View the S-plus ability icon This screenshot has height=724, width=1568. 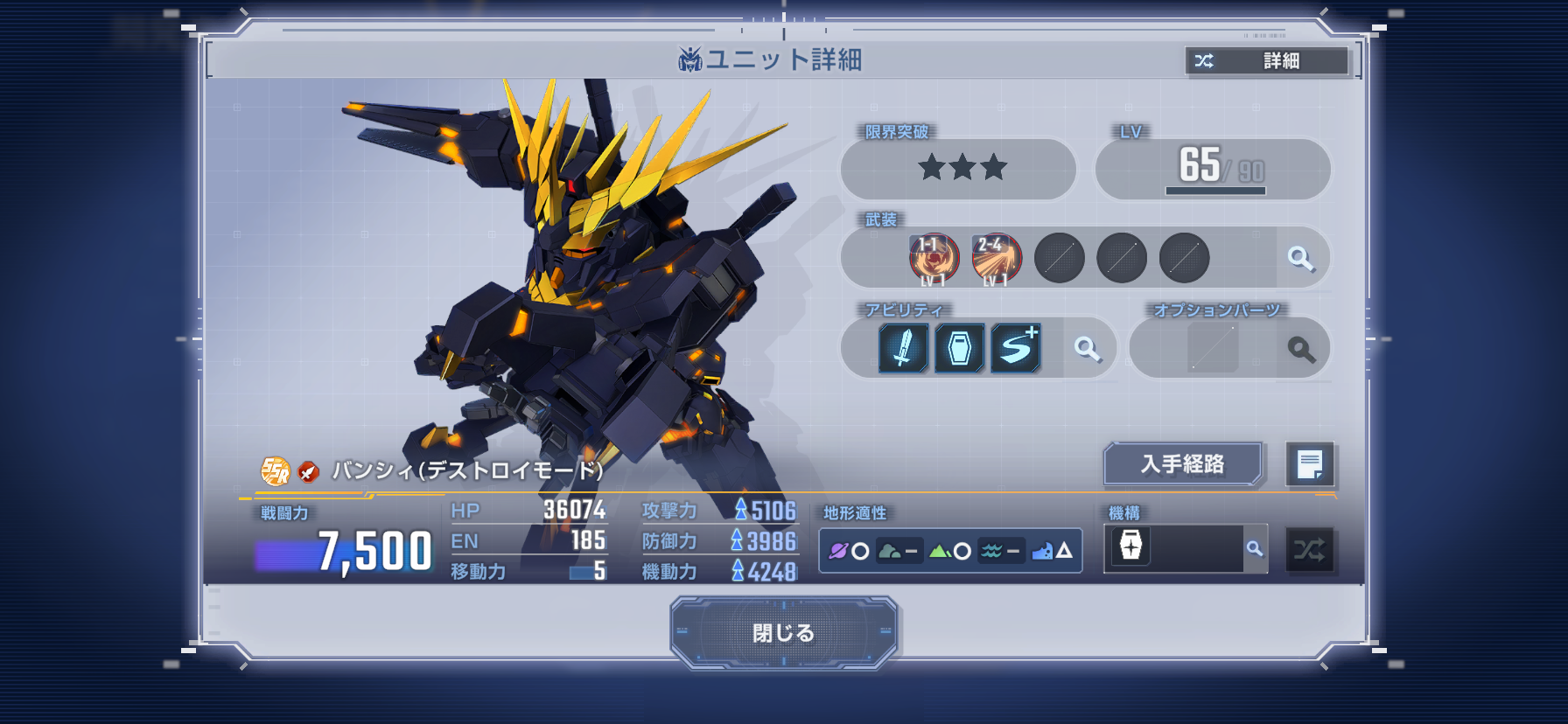pyautogui.click(x=1016, y=349)
